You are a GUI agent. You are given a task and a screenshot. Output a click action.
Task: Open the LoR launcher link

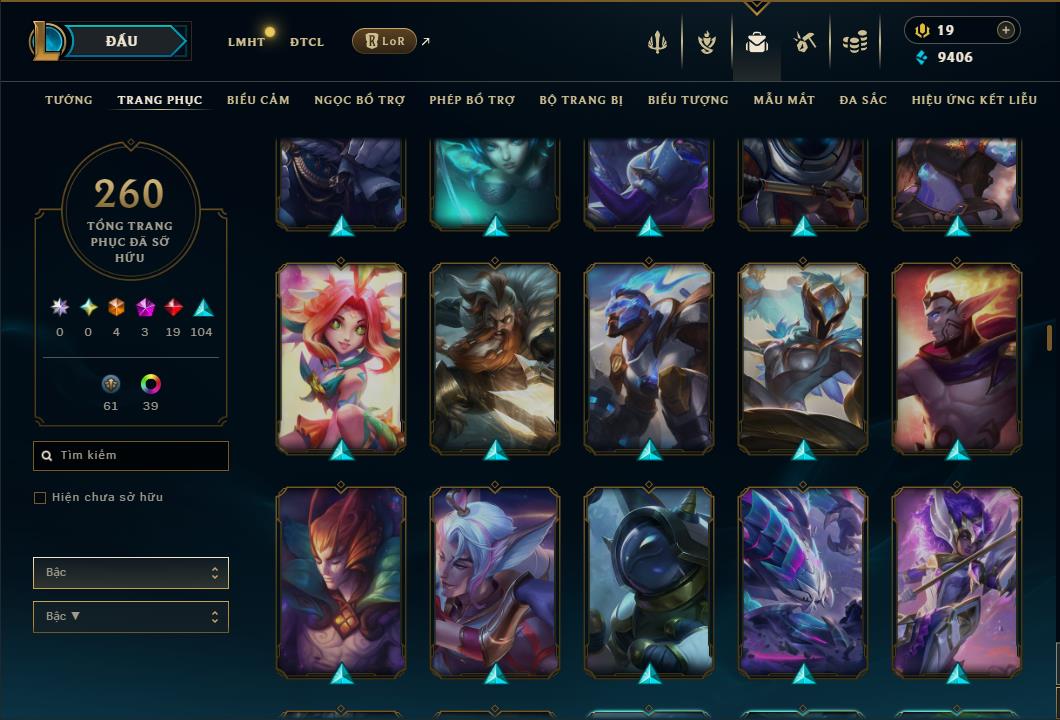[x=384, y=41]
